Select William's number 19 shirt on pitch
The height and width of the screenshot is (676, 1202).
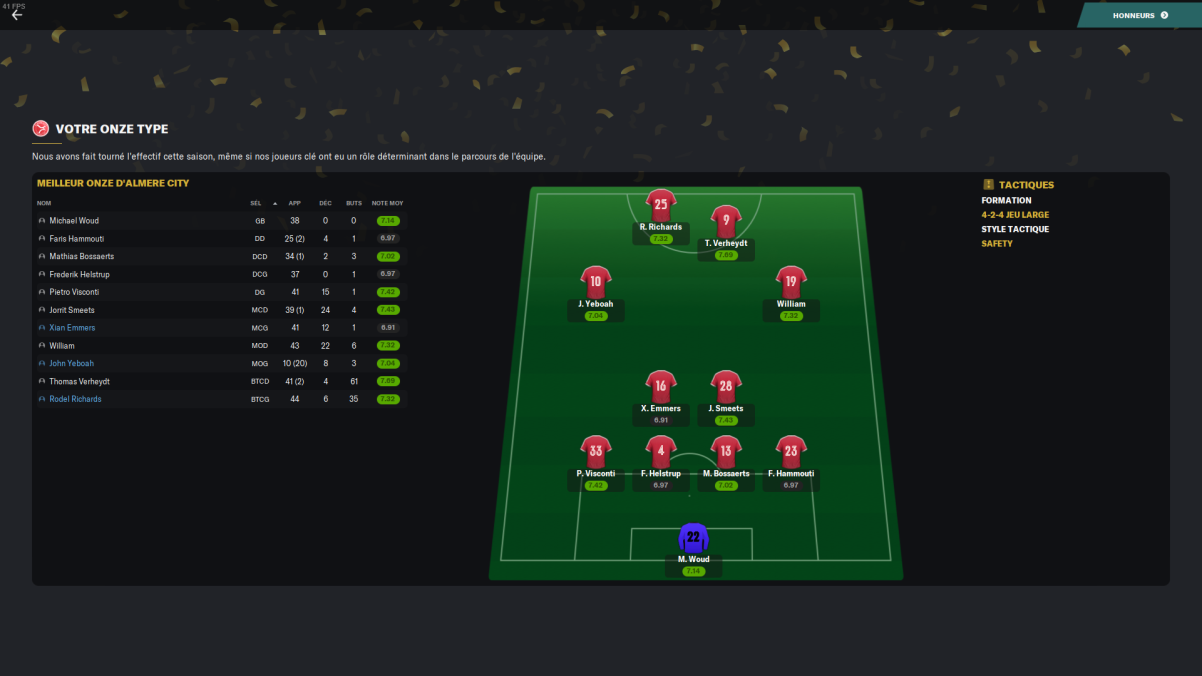tap(790, 283)
